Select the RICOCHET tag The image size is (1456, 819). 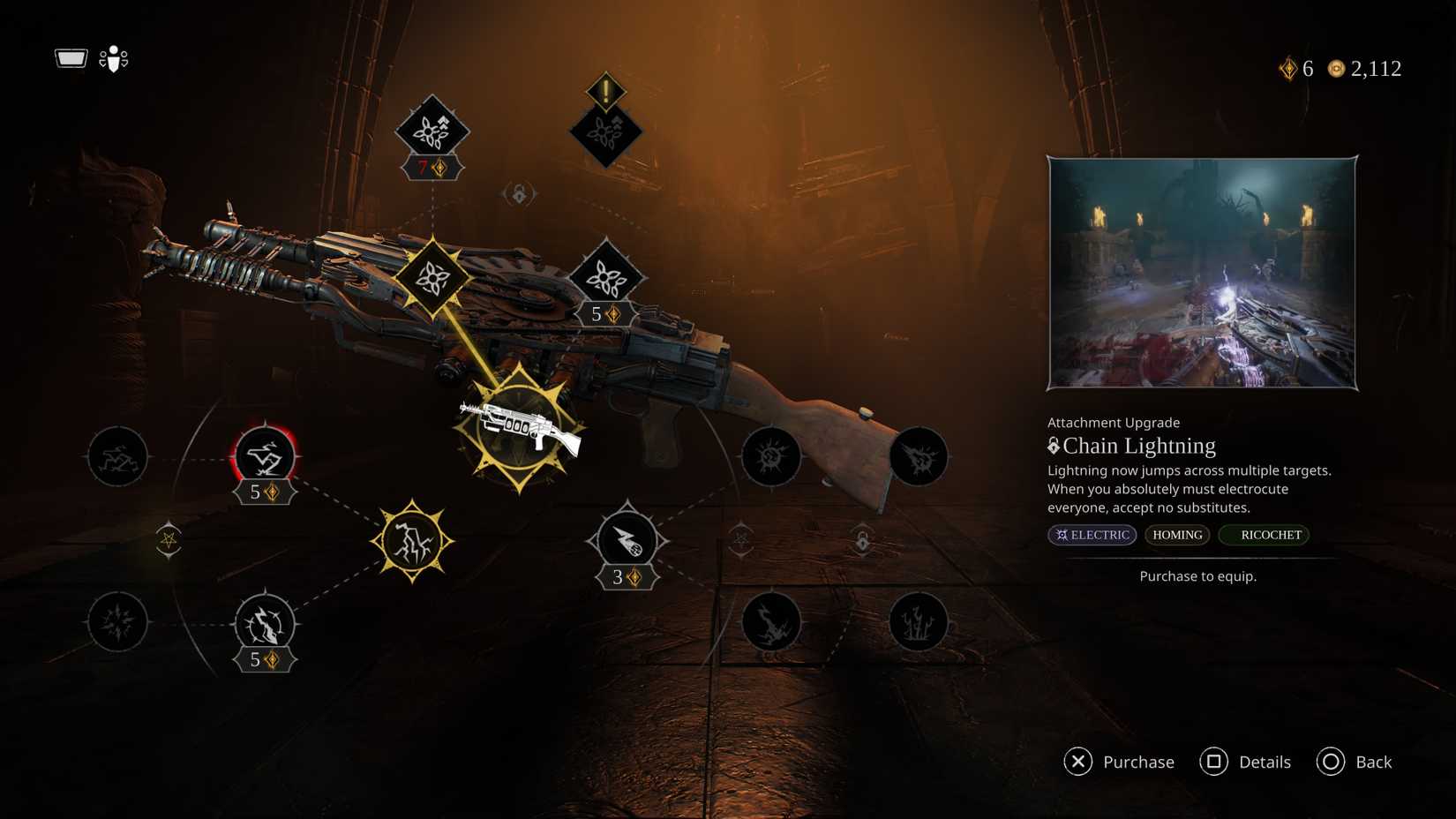tap(1265, 535)
